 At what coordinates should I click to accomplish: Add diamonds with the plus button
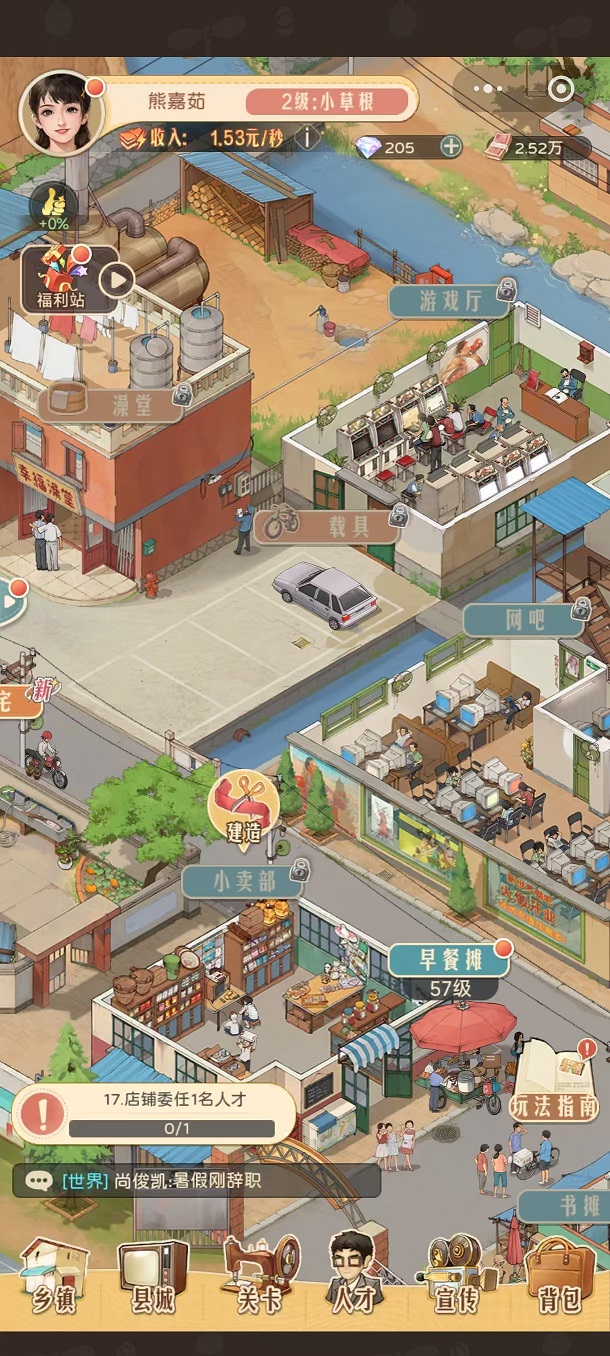click(x=451, y=147)
